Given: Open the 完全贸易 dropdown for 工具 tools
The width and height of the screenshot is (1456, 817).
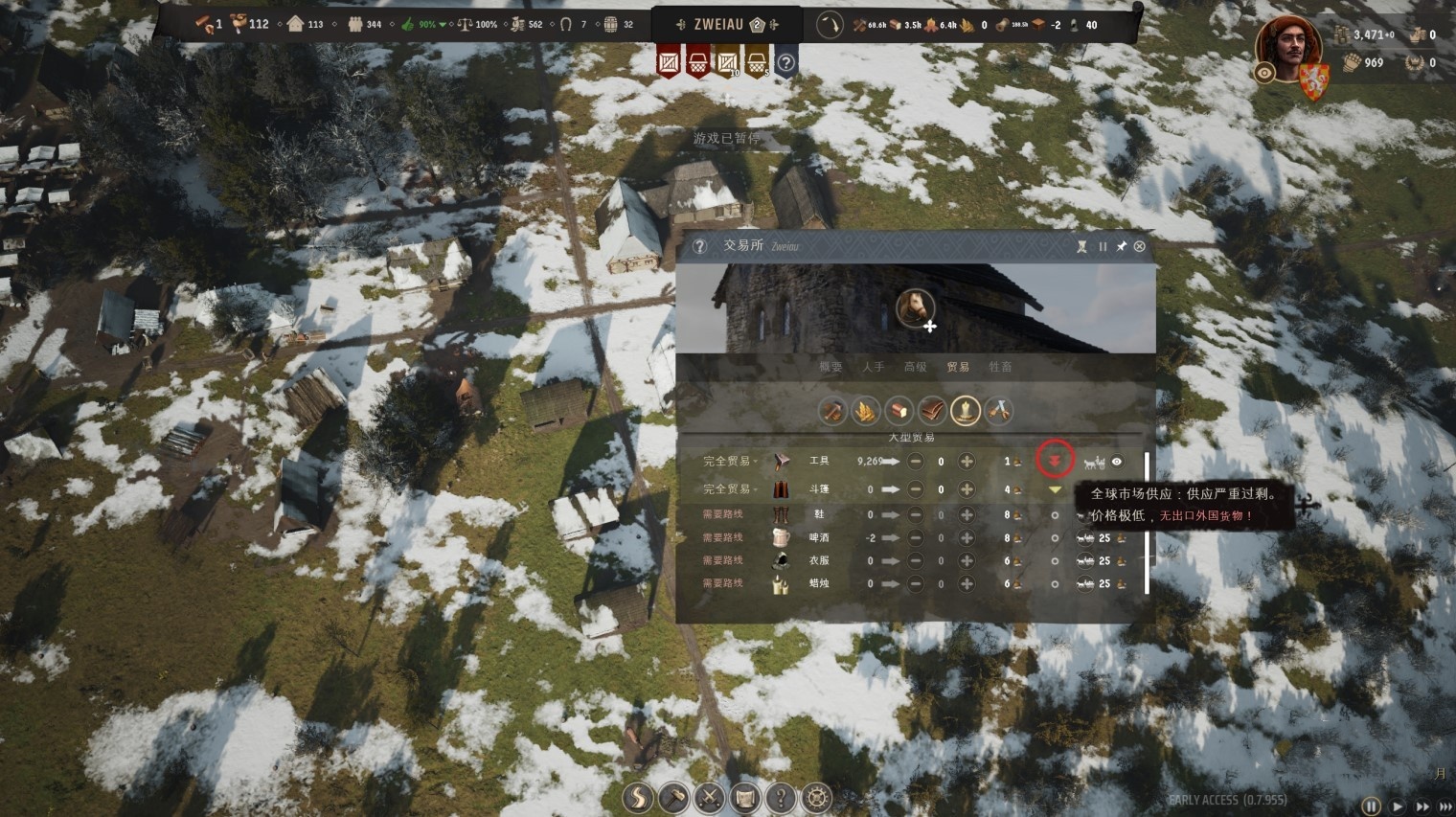Looking at the screenshot, I should pos(728,462).
